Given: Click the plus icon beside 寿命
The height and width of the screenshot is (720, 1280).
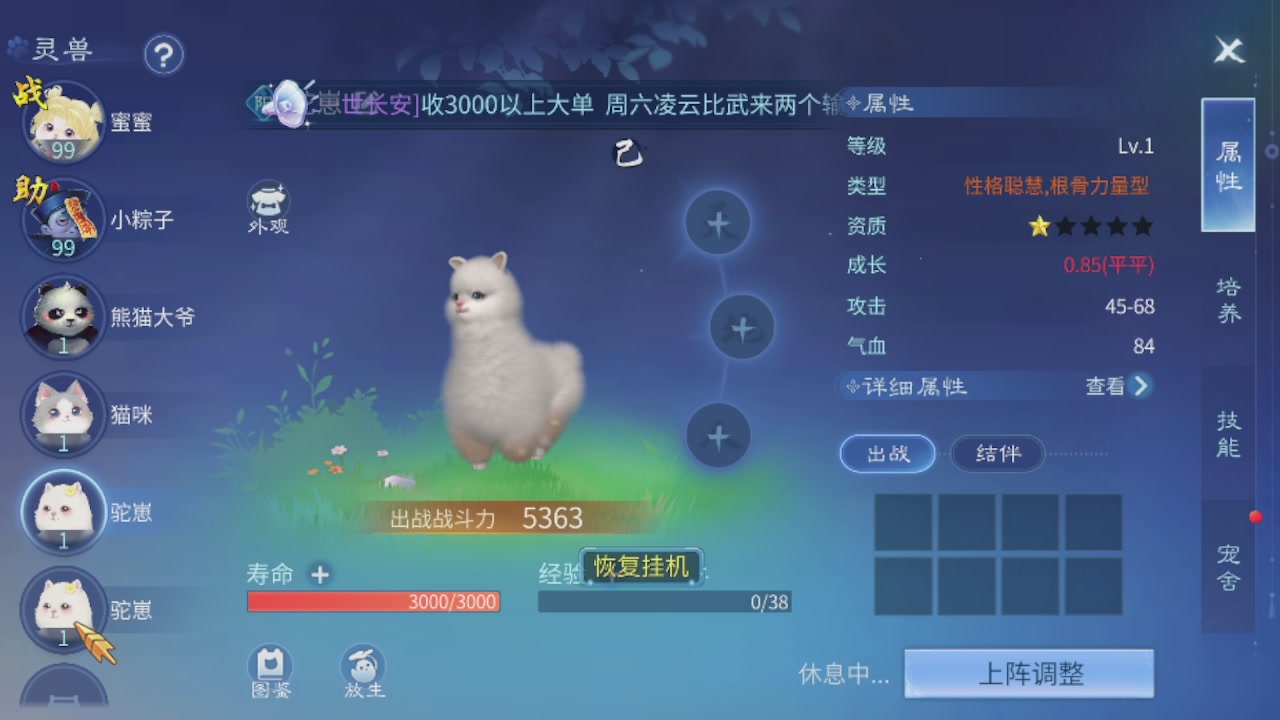Looking at the screenshot, I should [319, 576].
